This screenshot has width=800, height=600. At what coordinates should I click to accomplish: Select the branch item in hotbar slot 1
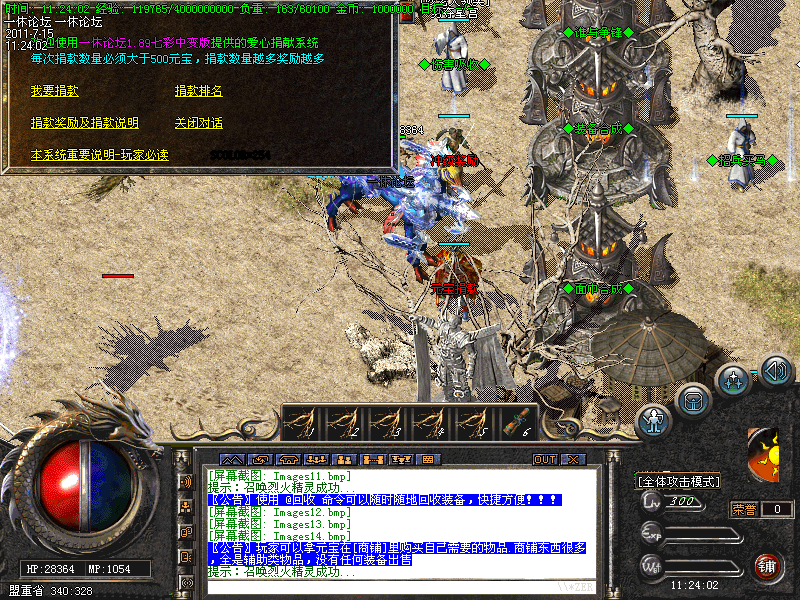click(302, 421)
